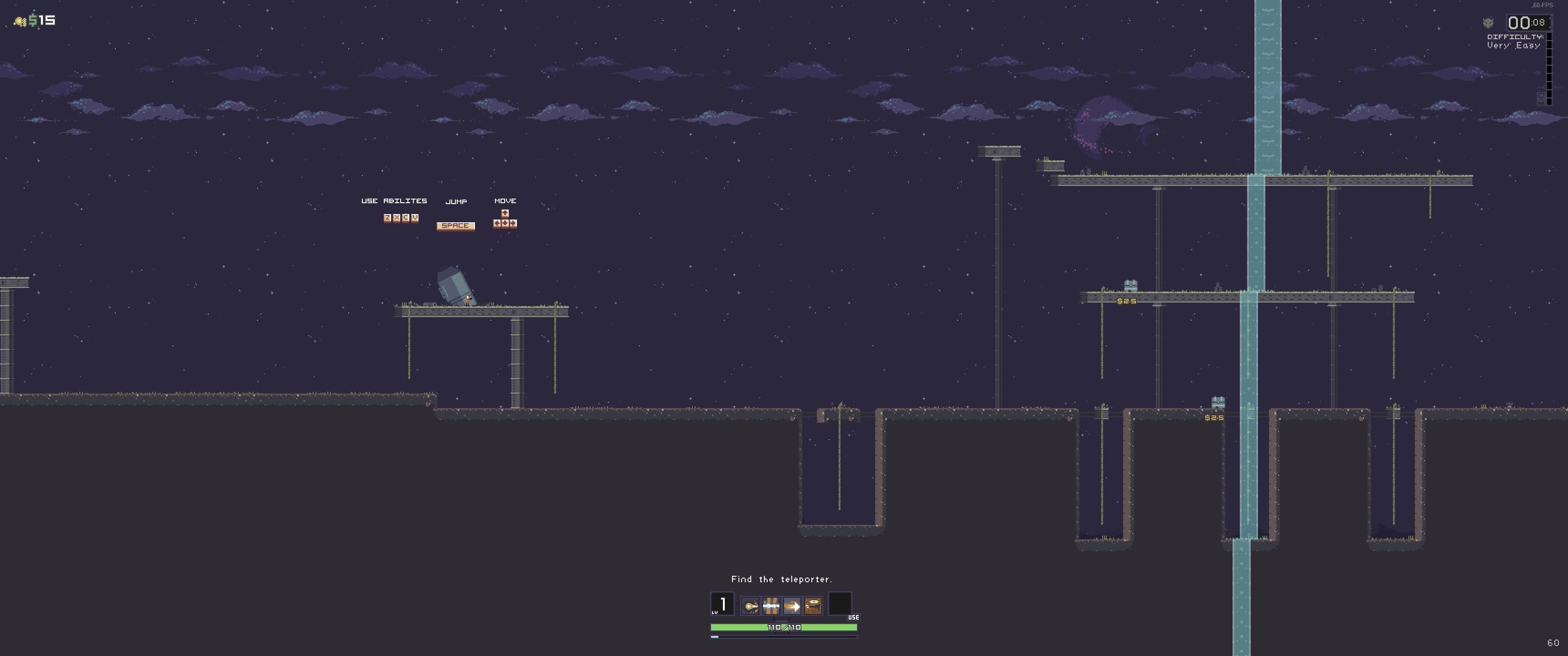The height and width of the screenshot is (656, 1568).
Task: Click the empty USE item slot
Action: tap(840, 604)
